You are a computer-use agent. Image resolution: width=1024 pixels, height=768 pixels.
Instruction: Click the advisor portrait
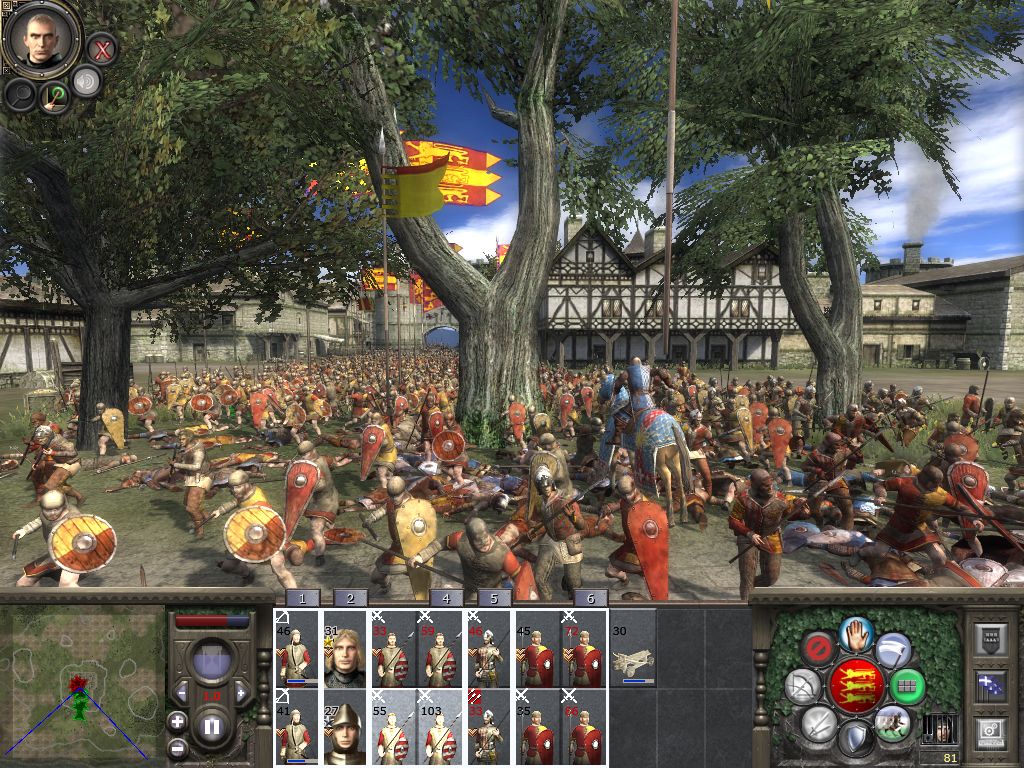coord(41,38)
